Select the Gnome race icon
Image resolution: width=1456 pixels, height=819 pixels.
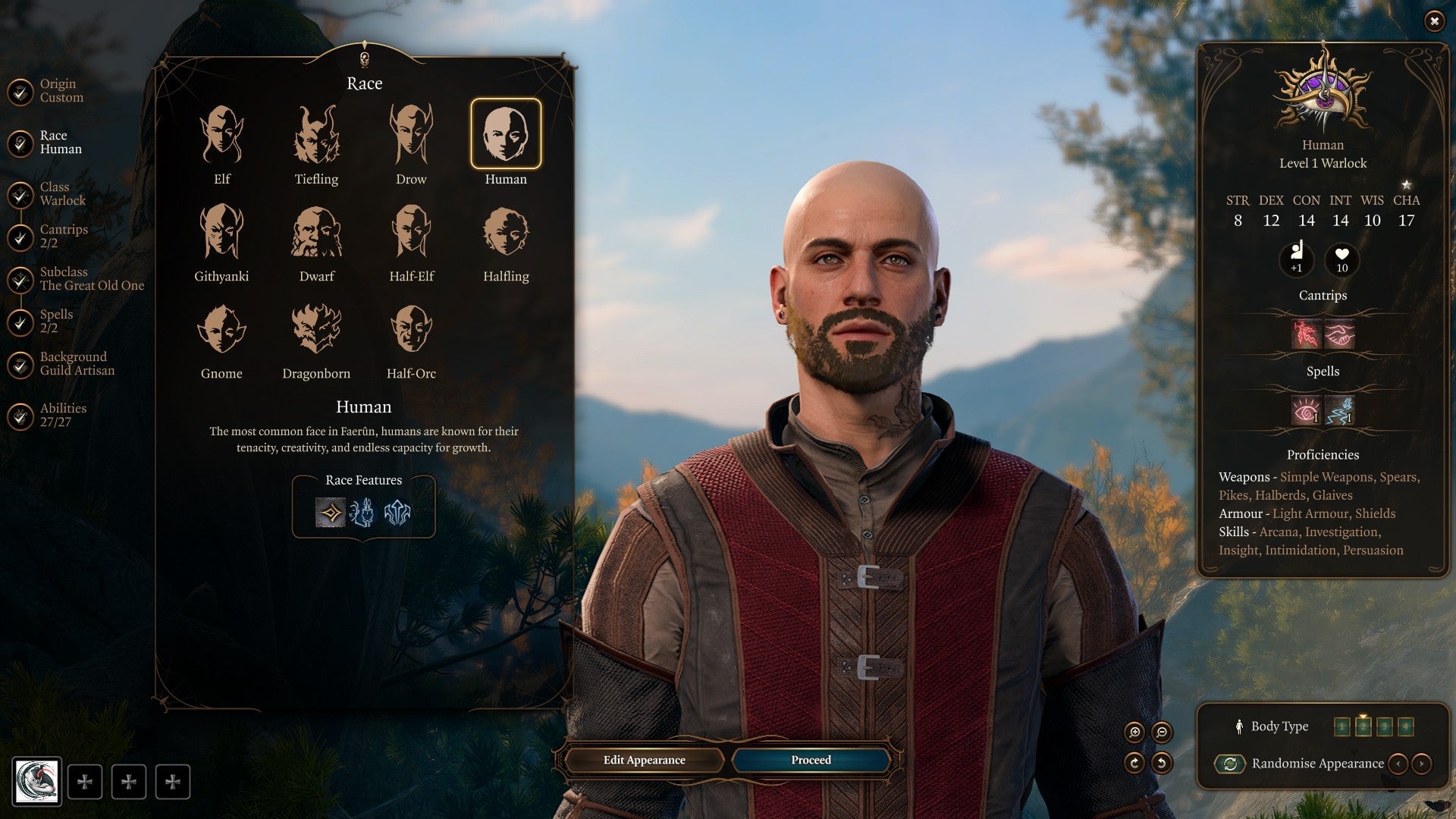click(x=222, y=330)
